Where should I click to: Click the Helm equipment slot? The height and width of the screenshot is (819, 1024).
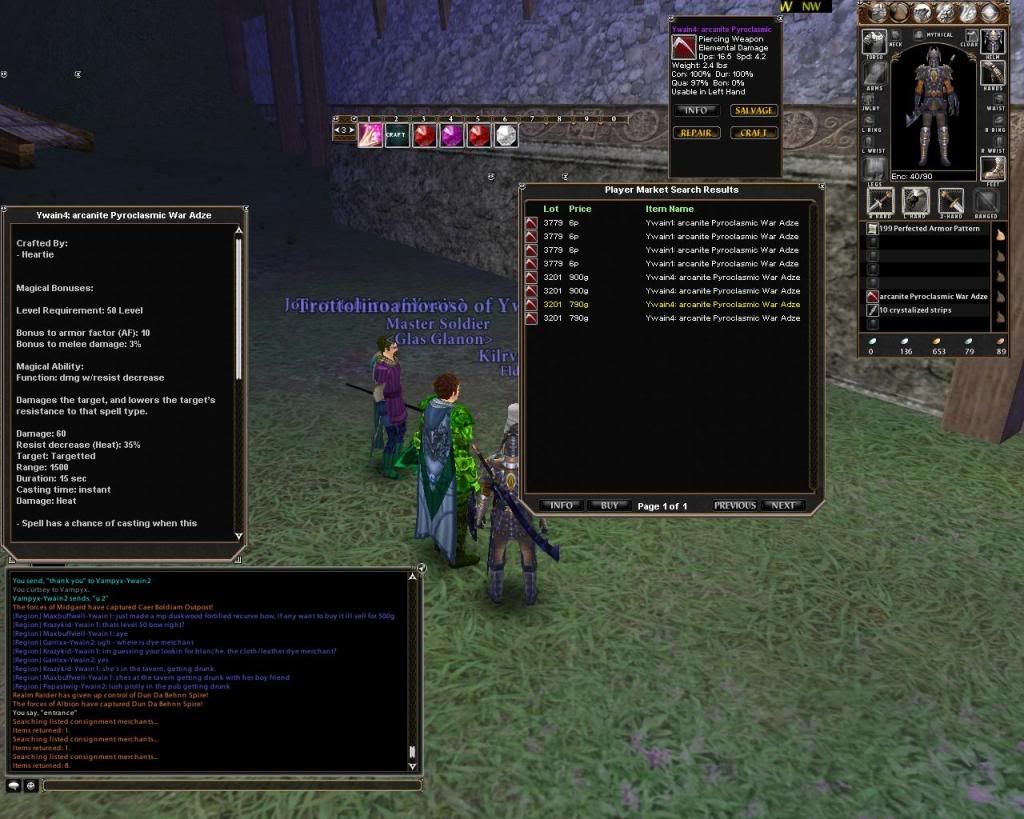[993, 41]
